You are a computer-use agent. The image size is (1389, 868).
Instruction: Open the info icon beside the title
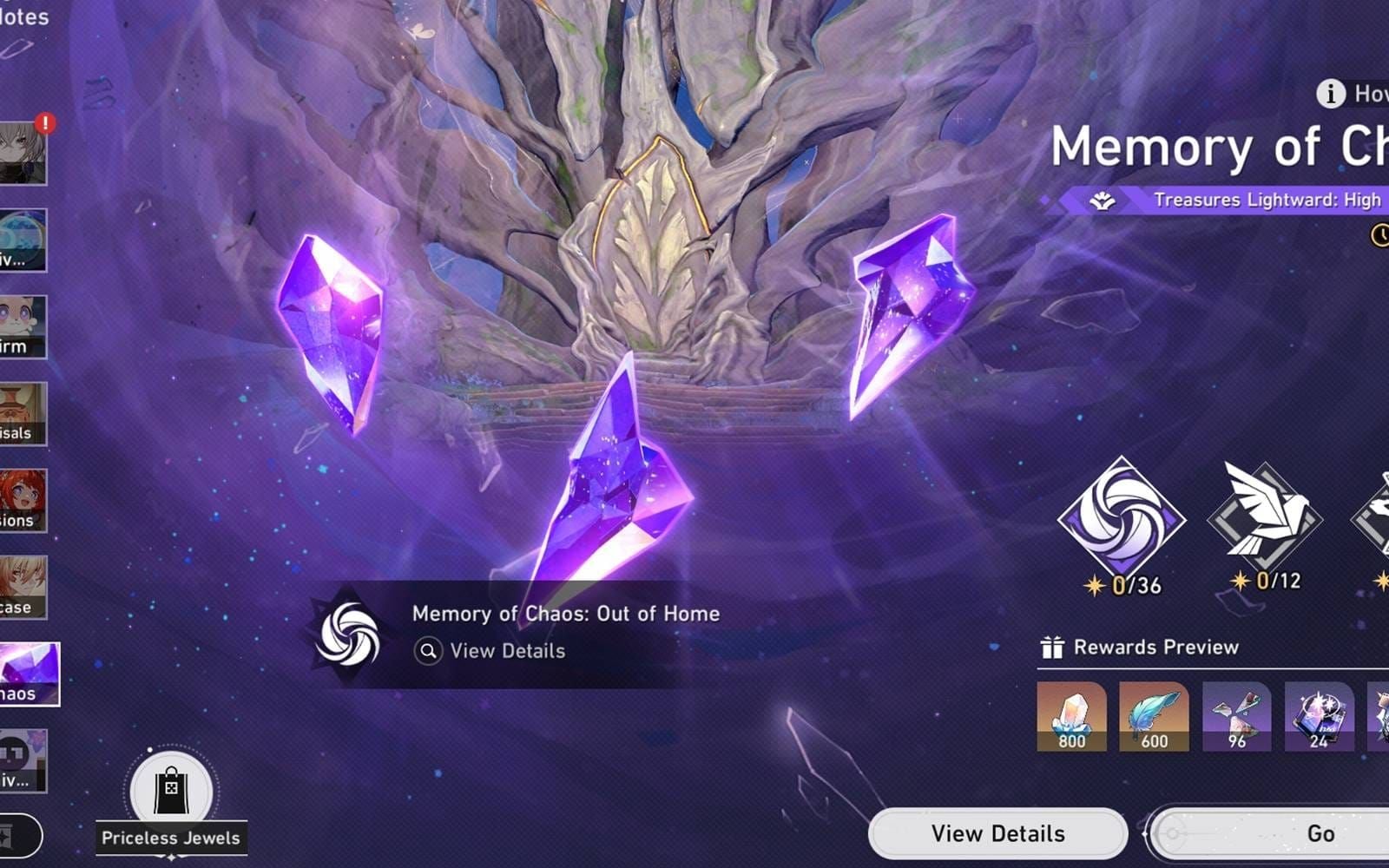point(1330,93)
